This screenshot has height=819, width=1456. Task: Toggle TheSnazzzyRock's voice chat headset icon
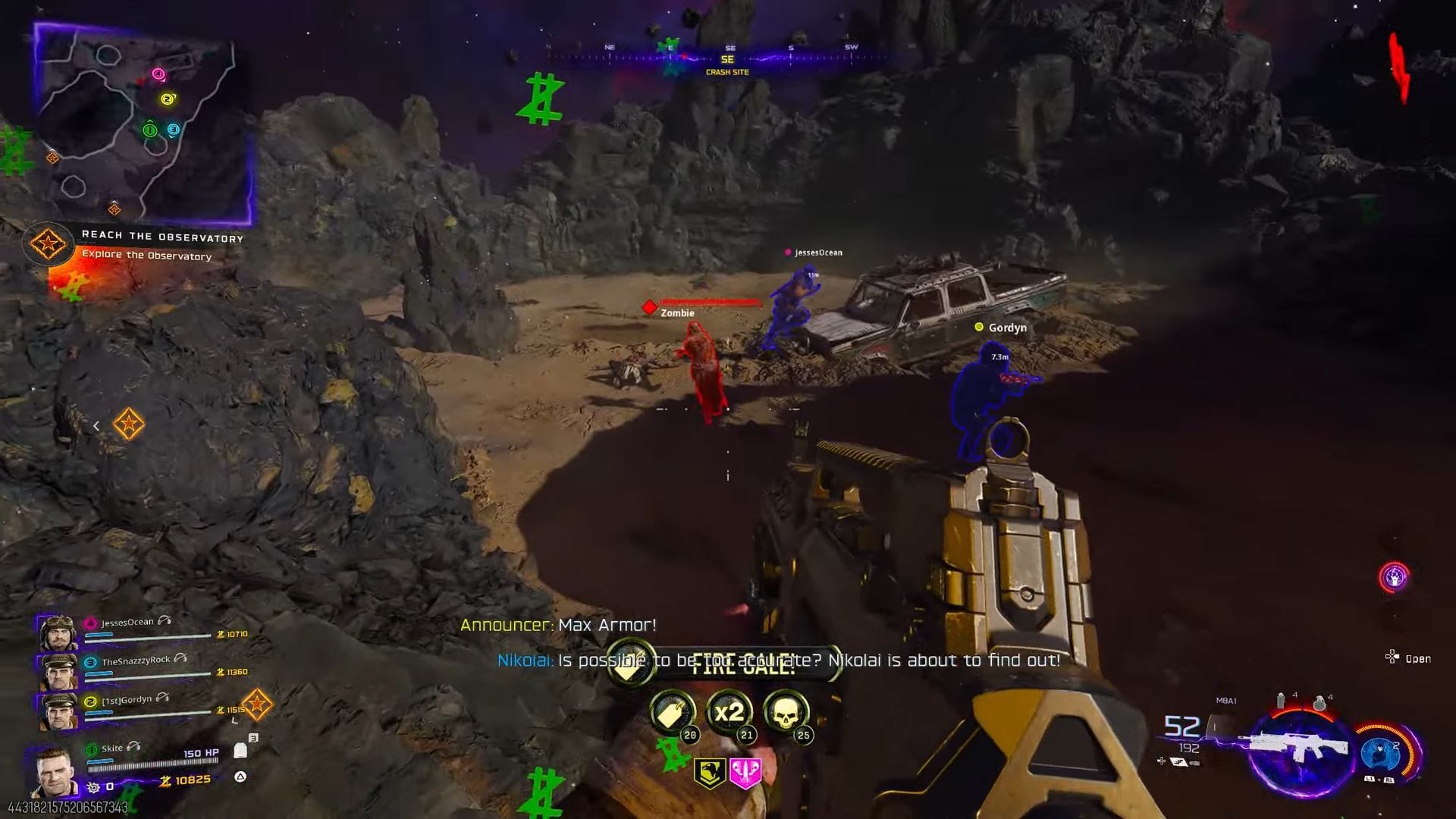point(180,659)
